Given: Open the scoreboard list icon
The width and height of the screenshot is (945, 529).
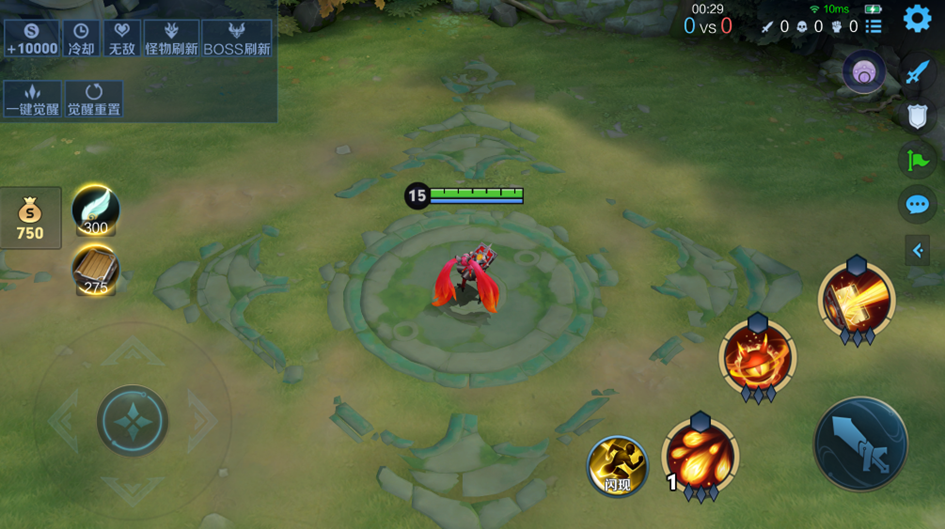Looking at the screenshot, I should click(874, 26).
